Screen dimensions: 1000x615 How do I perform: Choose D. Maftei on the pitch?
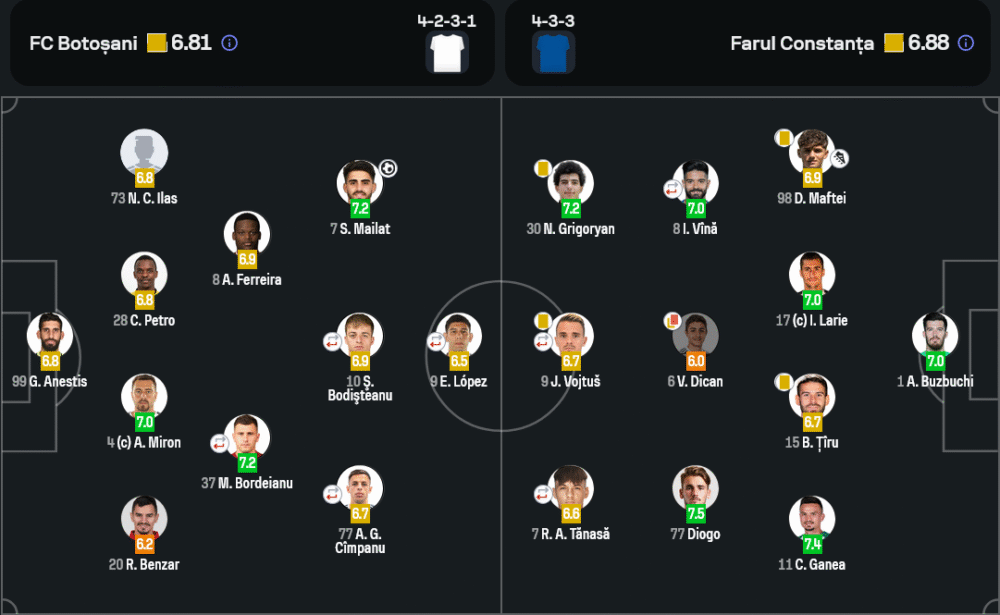coord(811,154)
